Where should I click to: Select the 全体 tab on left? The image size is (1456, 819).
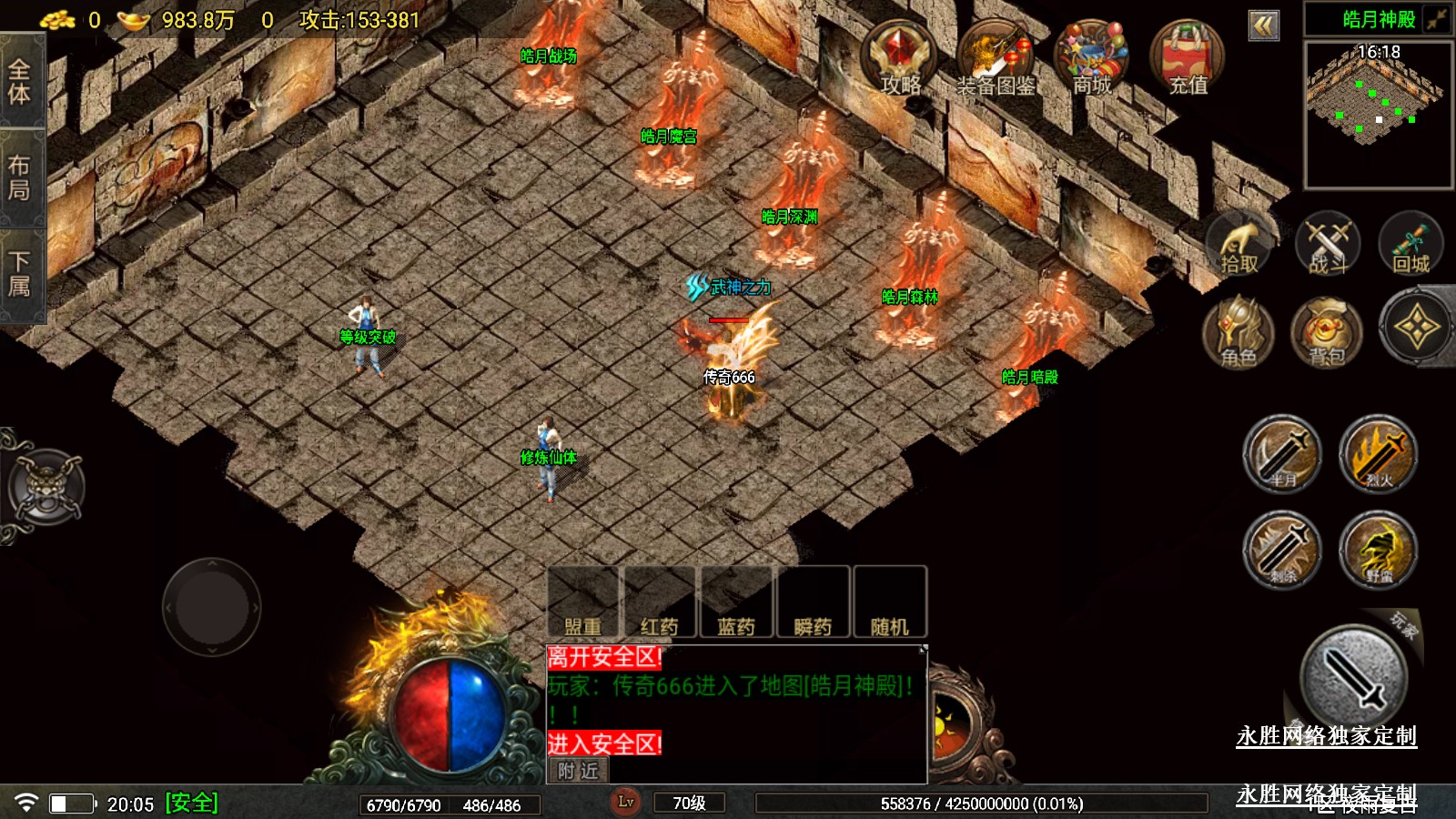(x=20, y=81)
